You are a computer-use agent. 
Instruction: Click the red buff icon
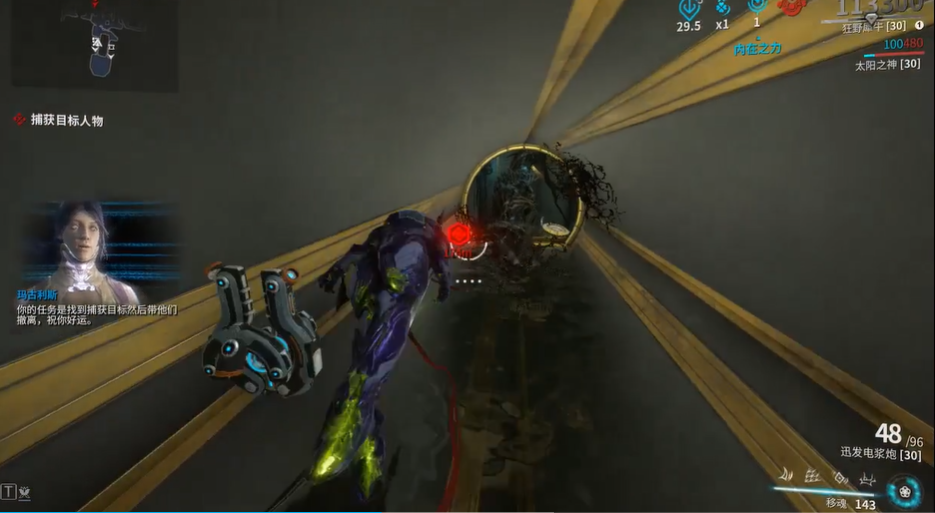(792, 8)
